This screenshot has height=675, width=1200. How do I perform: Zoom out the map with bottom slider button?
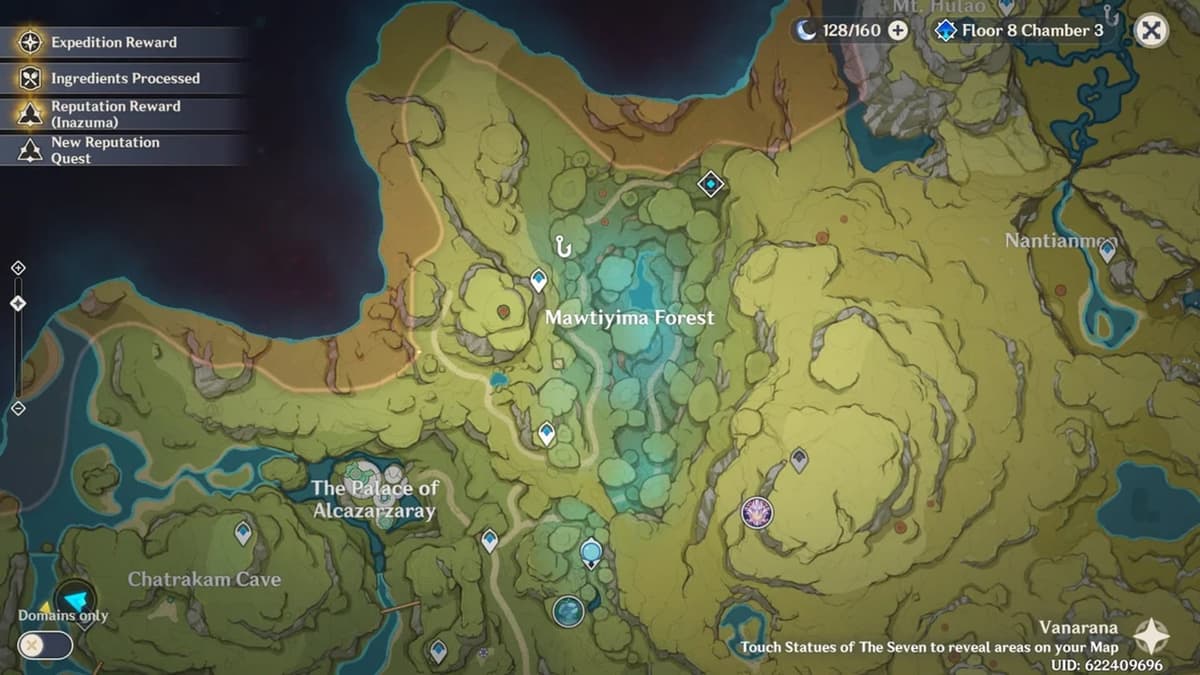tap(18, 408)
